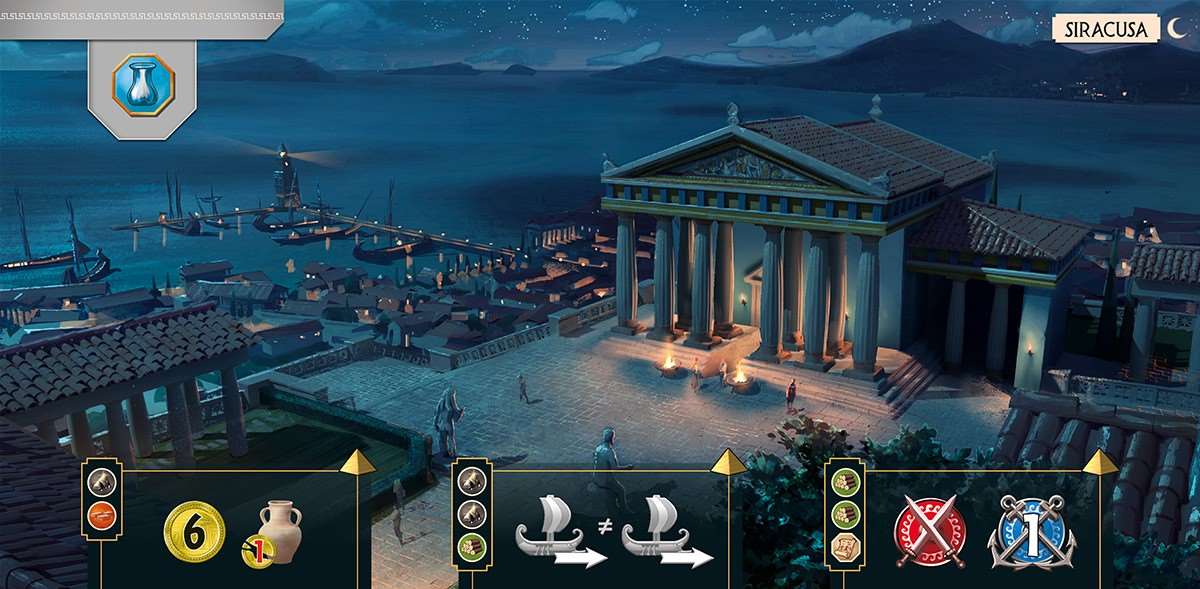Click the brick cost icon on first stage
This screenshot has width=1200, height=589.
coord(101,516)
